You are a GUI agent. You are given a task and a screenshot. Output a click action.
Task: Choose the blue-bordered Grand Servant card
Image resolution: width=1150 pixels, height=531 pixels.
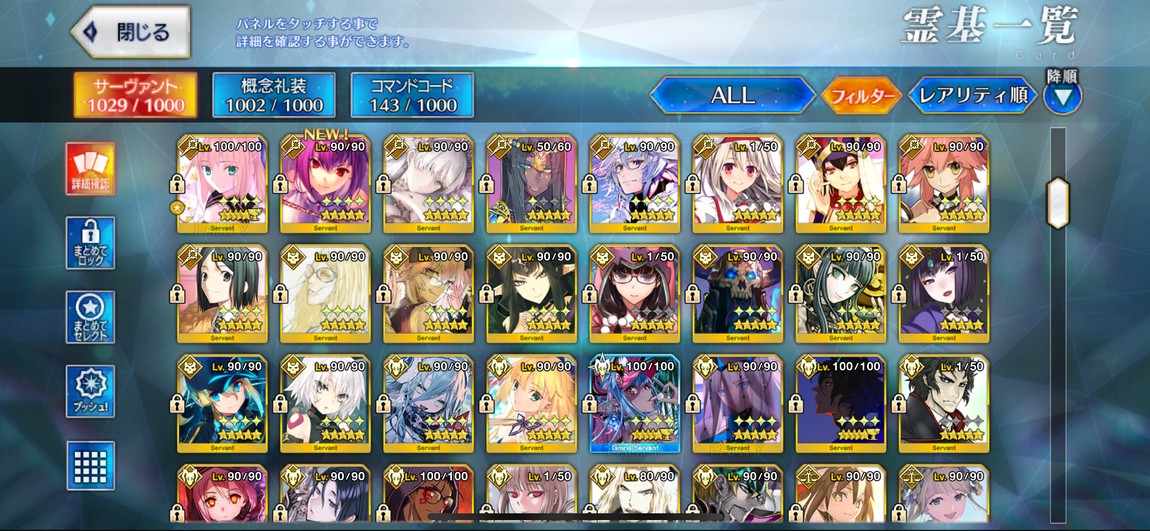(x=635, y=401)
